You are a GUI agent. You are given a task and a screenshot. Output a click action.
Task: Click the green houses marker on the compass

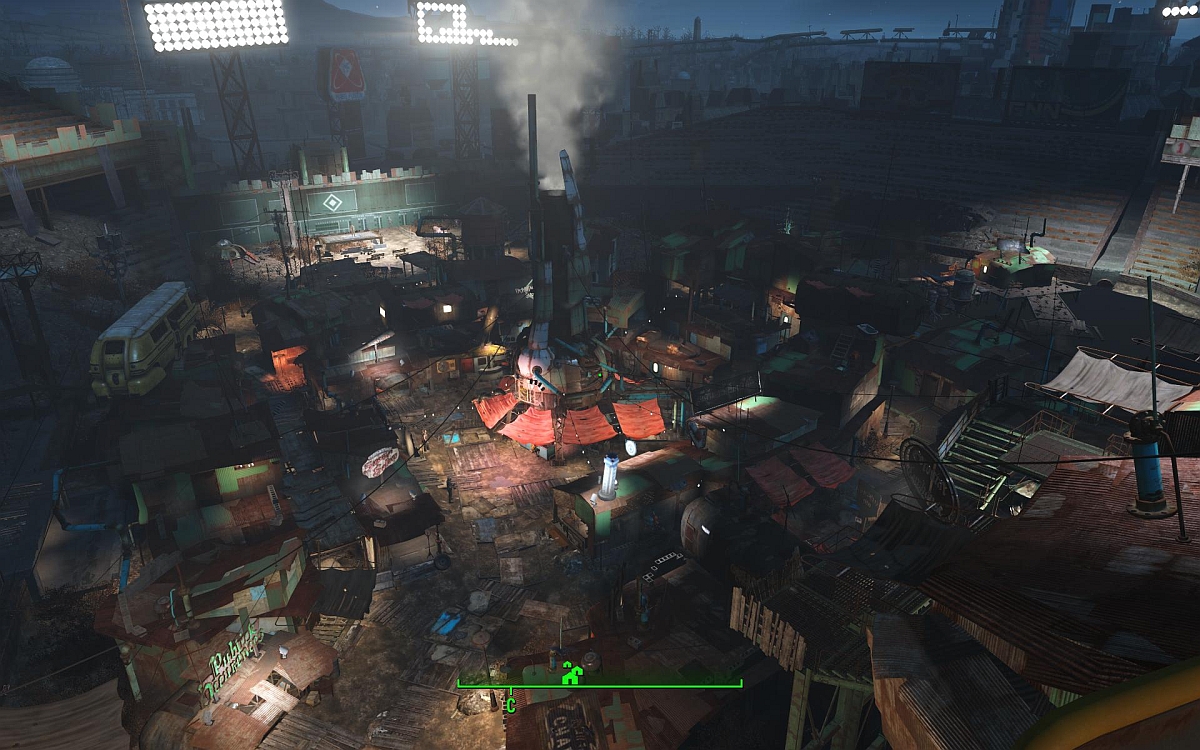571,673
